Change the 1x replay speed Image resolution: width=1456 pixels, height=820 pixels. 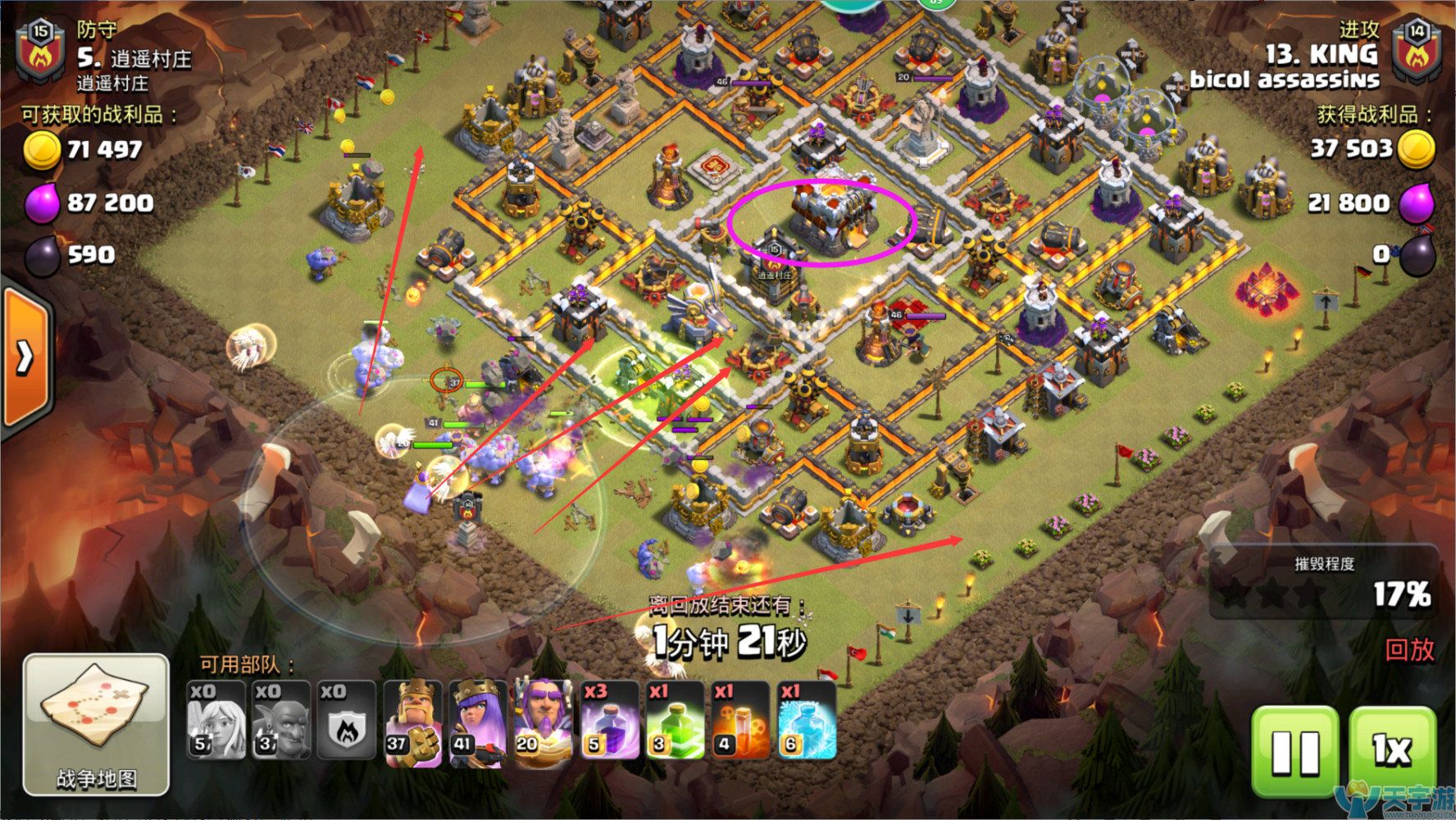(x=1393, y=750)
